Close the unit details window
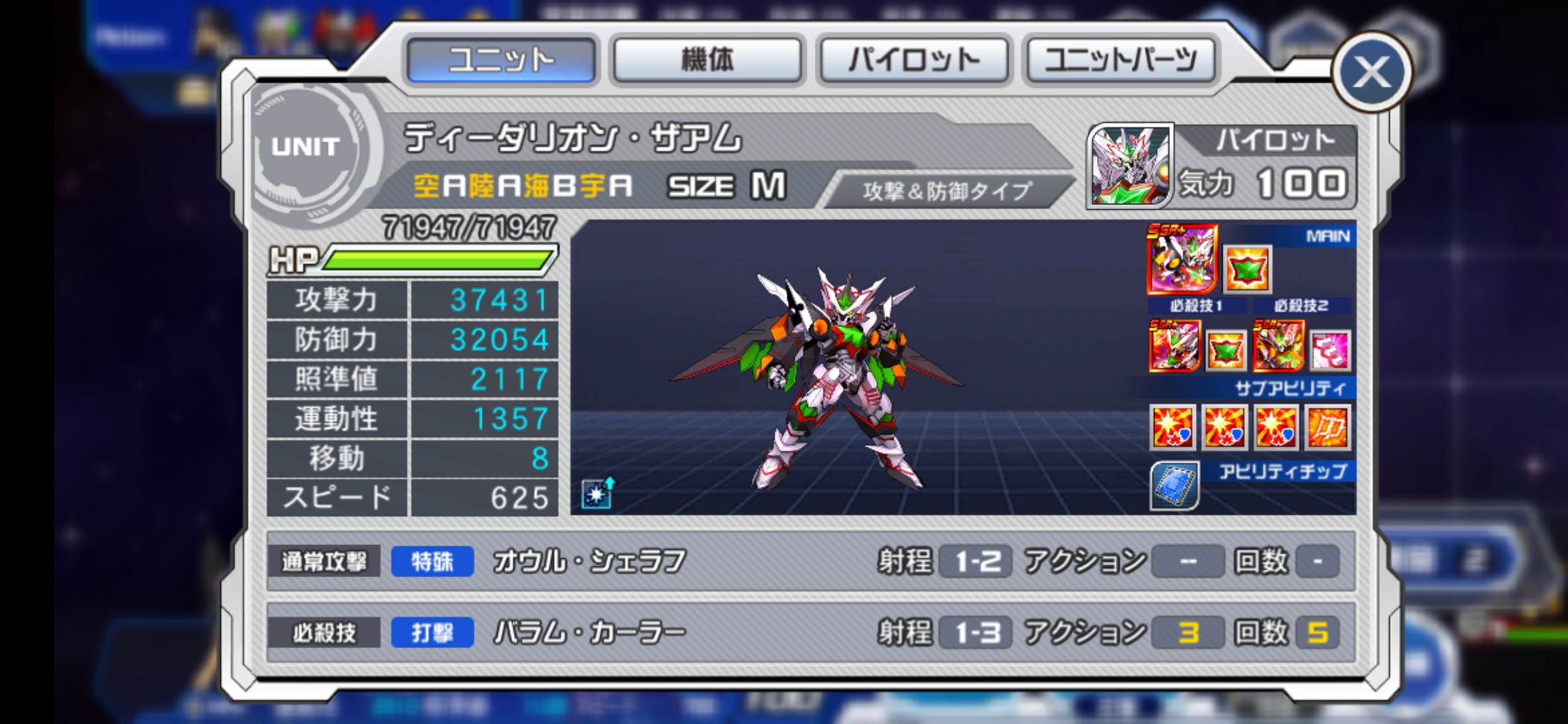Image resolution: width=1568 pixels, height=724 pixels. point(1371,72)
